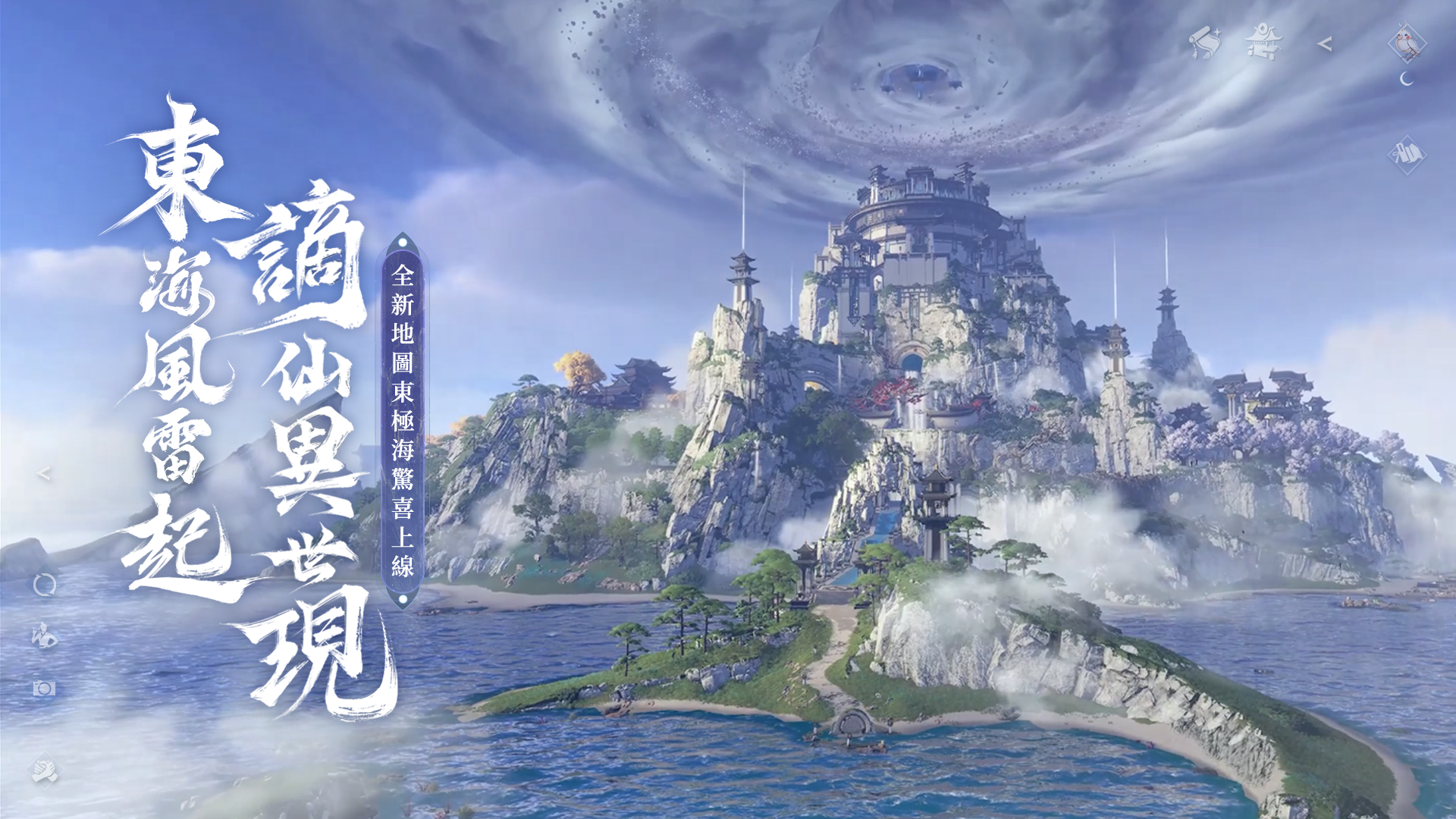Click the white bird pet icon
1456x819 pixels.
point(1407,42)
